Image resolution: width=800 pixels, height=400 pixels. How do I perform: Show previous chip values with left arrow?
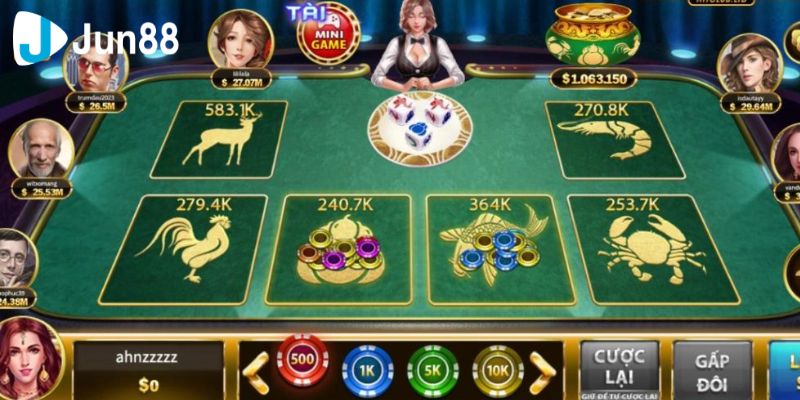coord(256,370)
